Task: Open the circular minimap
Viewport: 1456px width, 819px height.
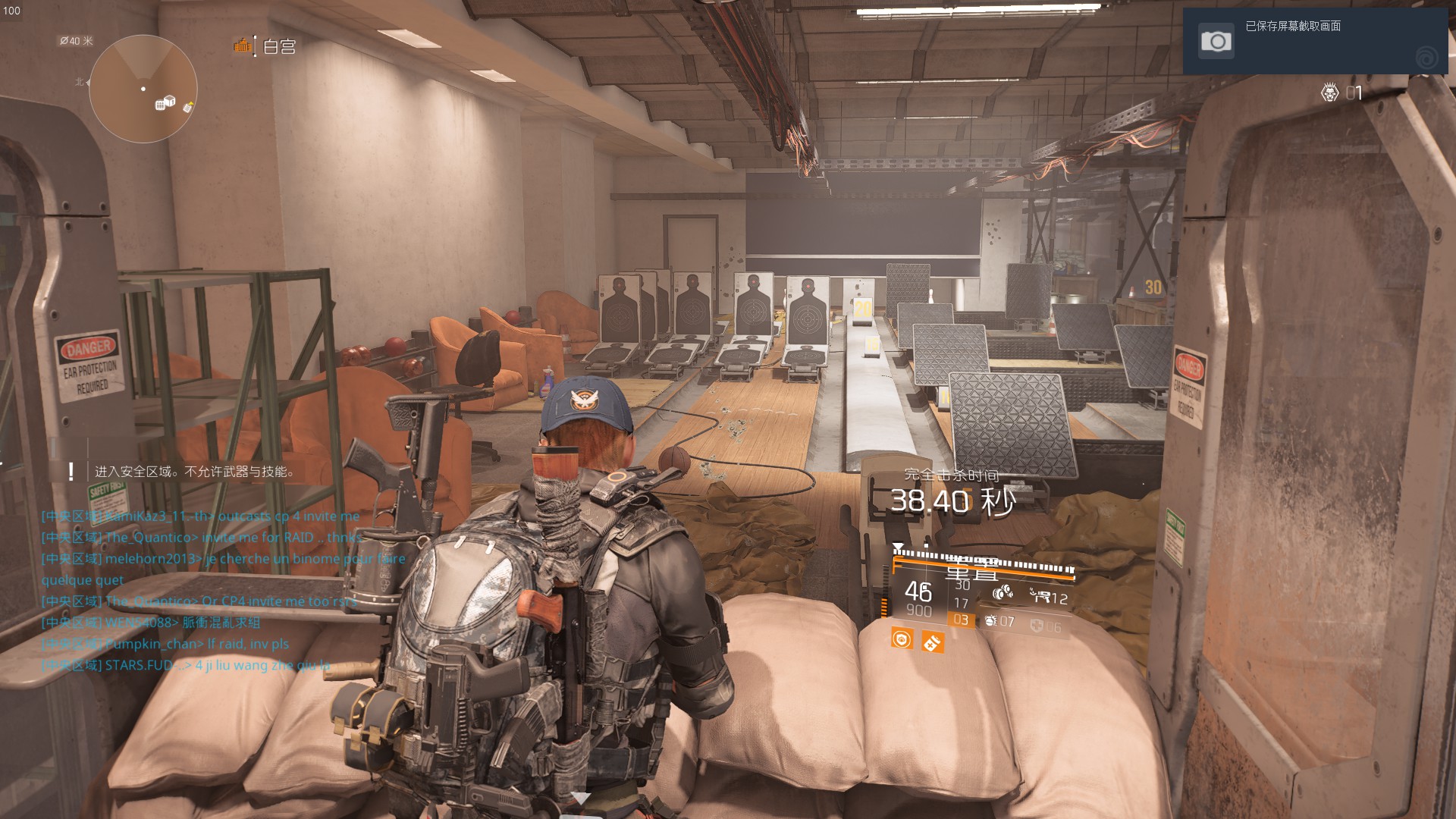Action: [143, 89]
